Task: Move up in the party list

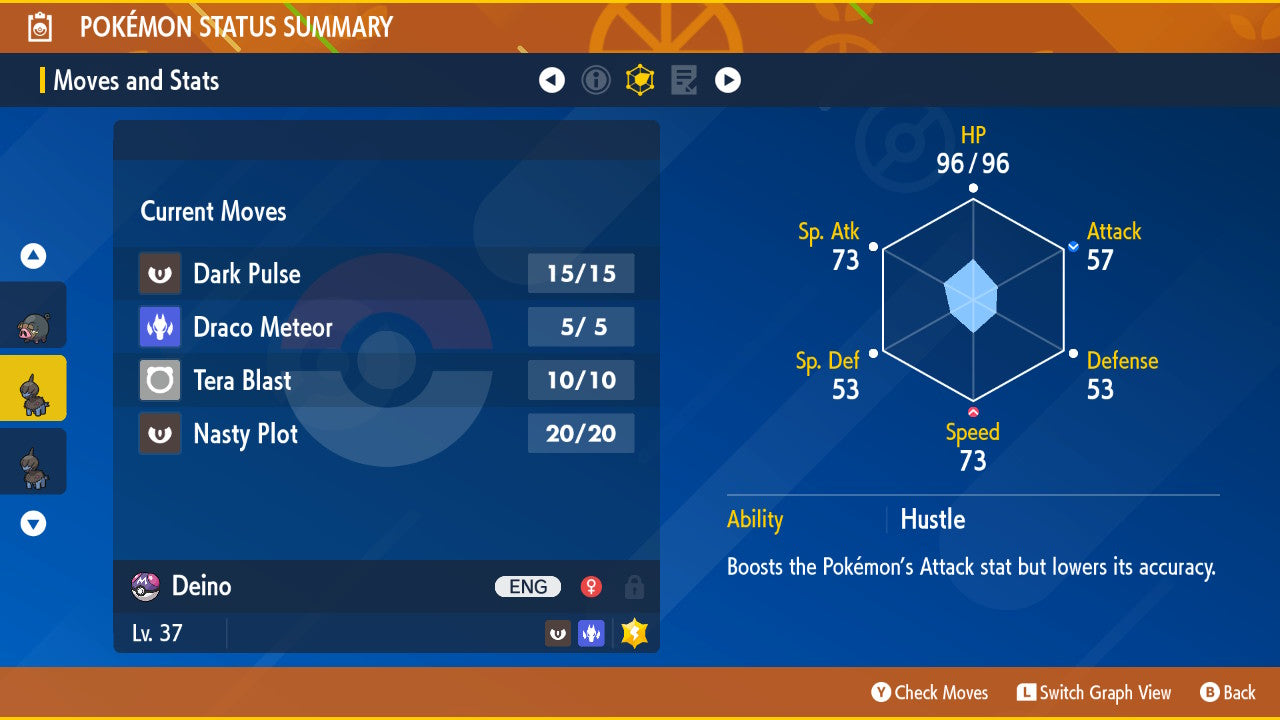Action: point(34,257)
